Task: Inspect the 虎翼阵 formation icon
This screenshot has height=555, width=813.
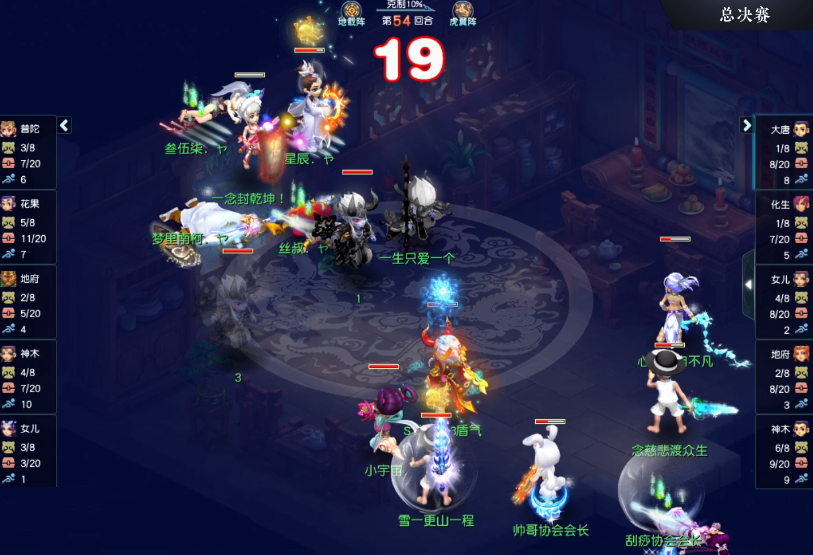Action: tap(463, 12)
